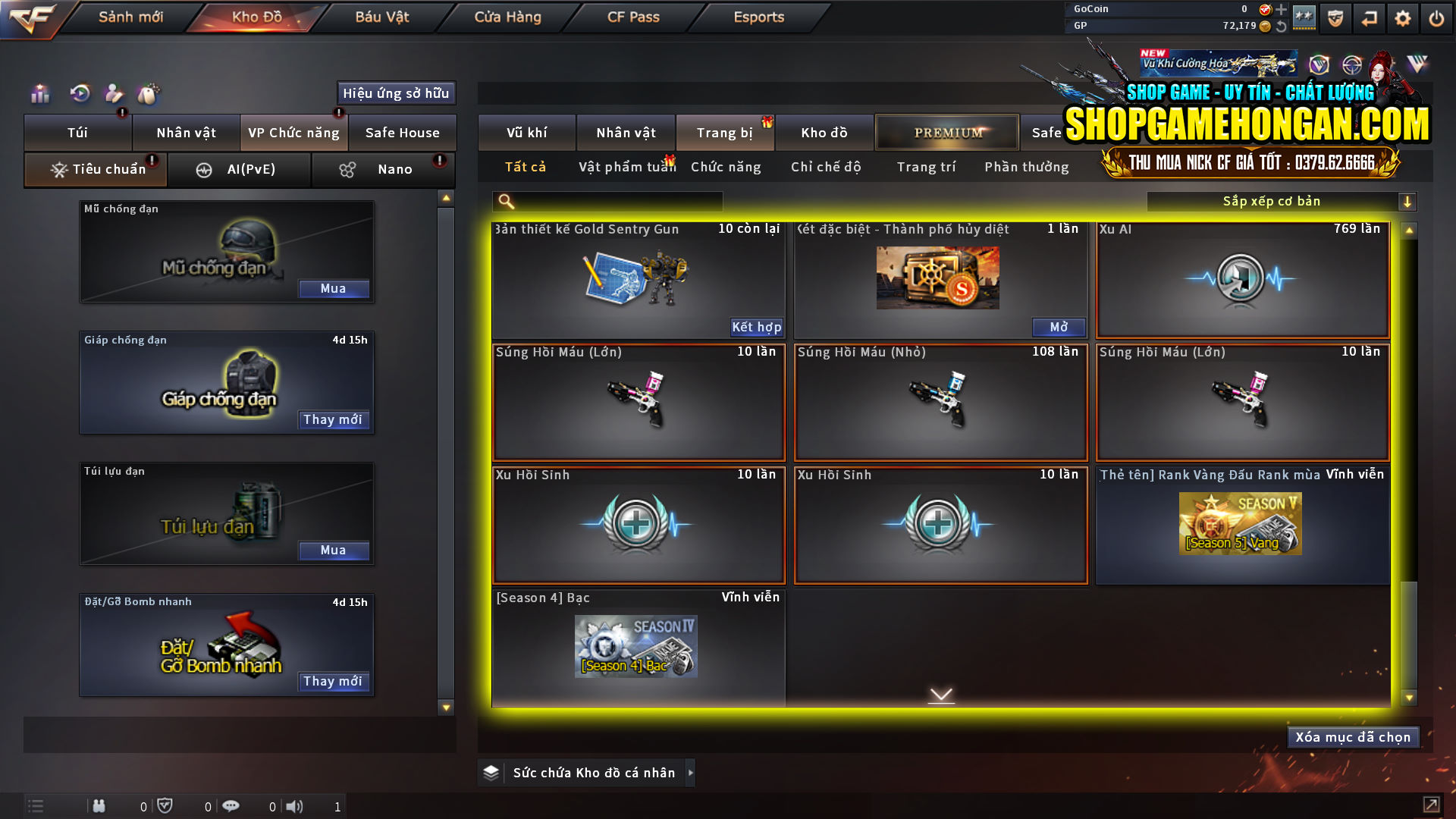The image size is (1456, 819).
Task: Open the GoCoin top-up plus icon
Action: coord(1281,10)
